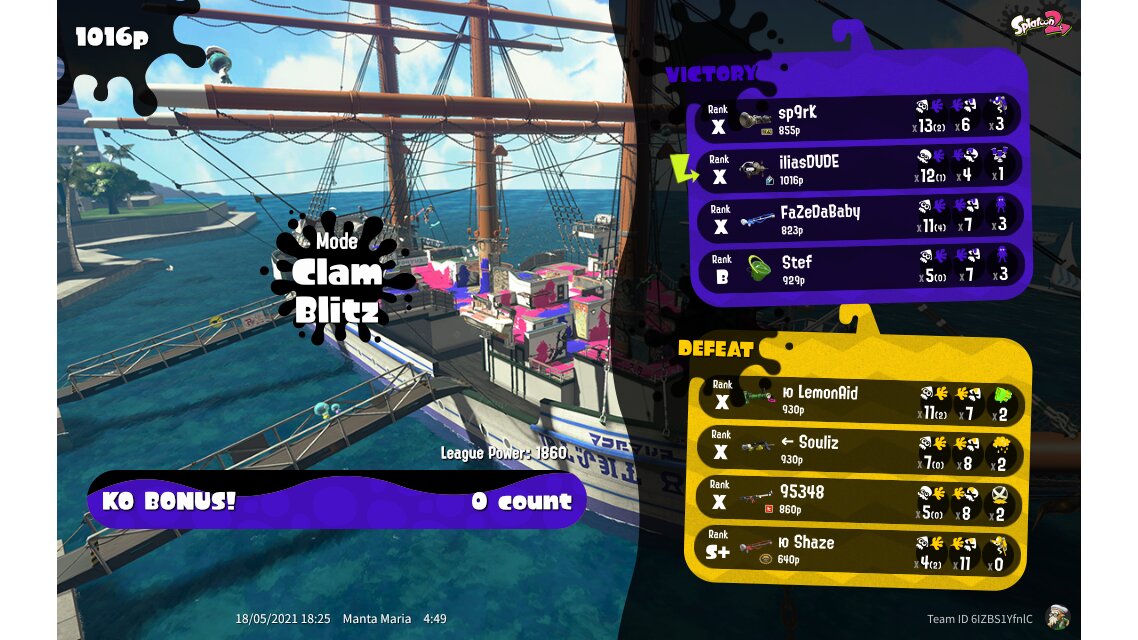This screenshot has width=1138, height=640.
Task: Select Souliz in the defeat list
Action: (858, 450)
